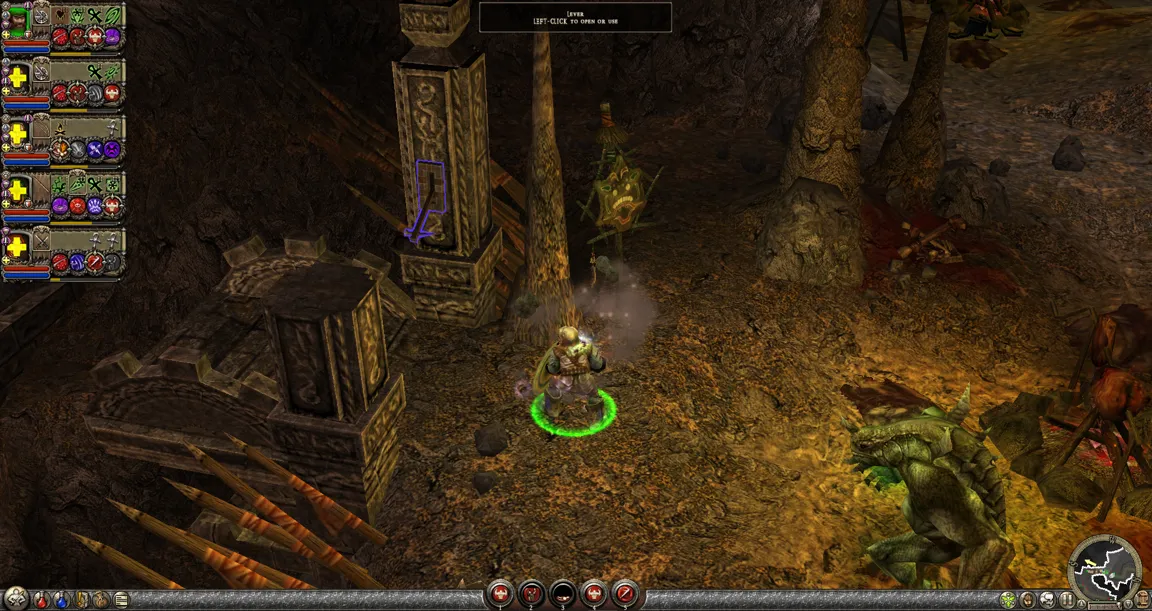Image resolution: width=1152 pixels, height=611 pixels.
Task: Open the backpack inventory icon in bottom bar
Action: pos(102,600)
